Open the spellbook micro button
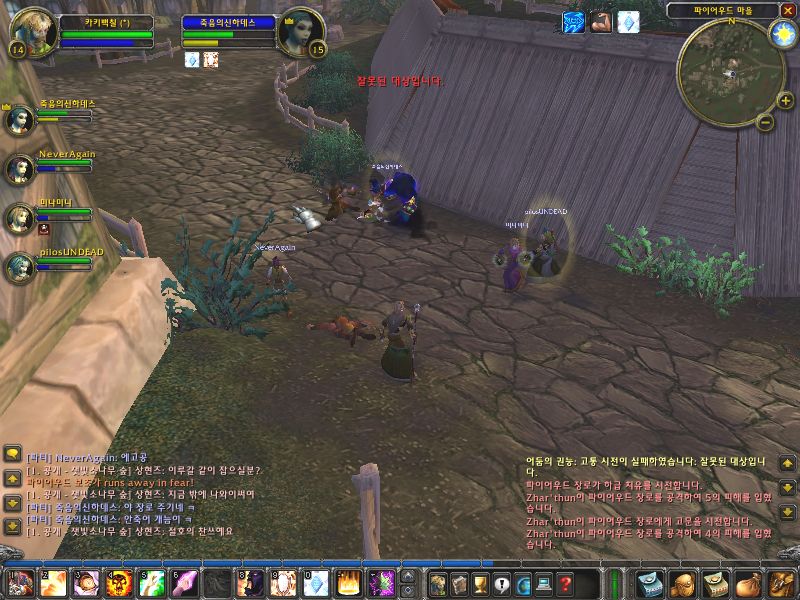The height and width of the screenshot is (600, 800). (x=459, y=583)
